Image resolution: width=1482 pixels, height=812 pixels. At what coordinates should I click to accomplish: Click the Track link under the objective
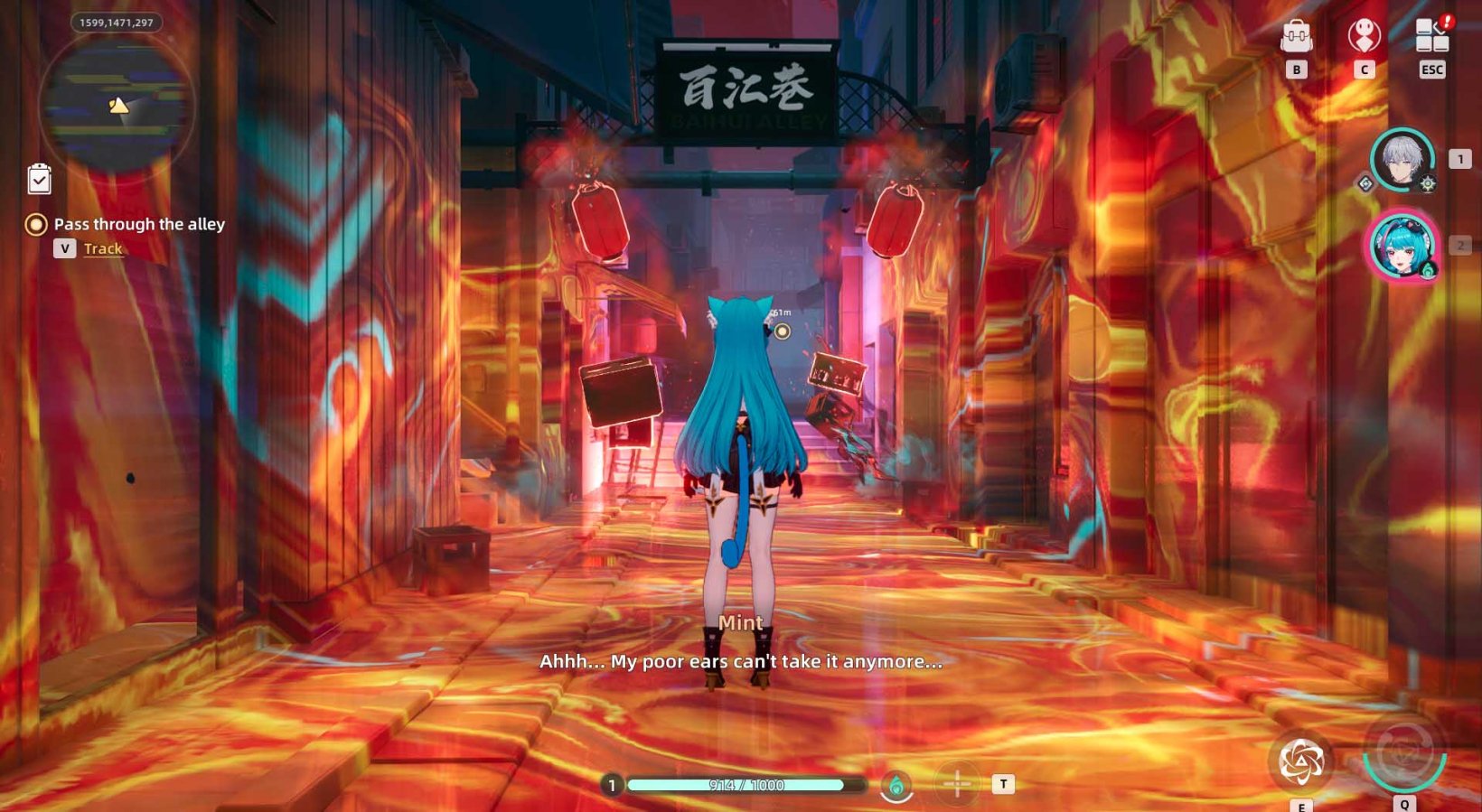pyautogui.click(x=102, y=248)
